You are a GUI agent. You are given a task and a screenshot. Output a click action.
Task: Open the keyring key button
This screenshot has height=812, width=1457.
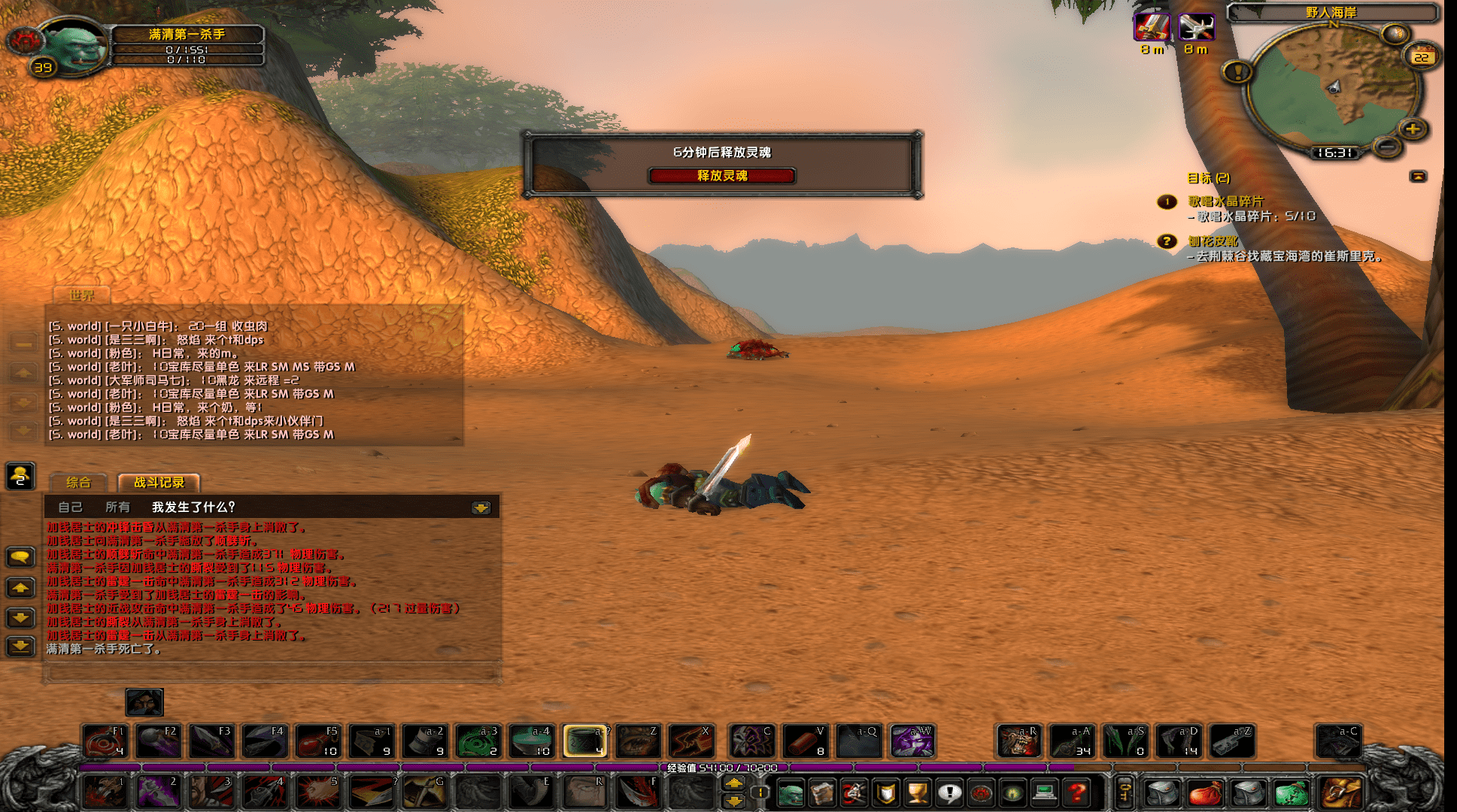pyautogui.click(x=1124, y=792)
